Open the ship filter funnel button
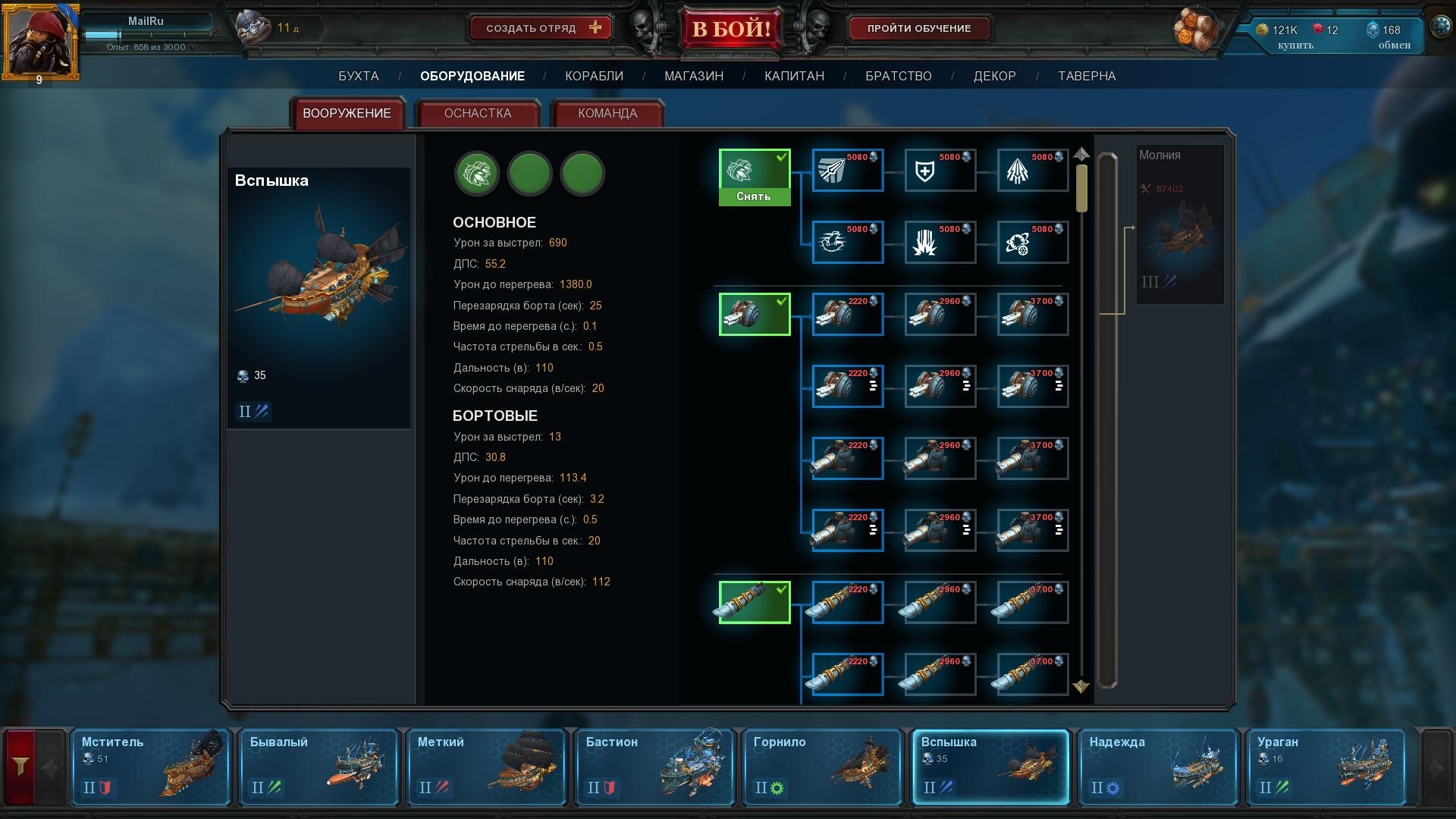The image size is (1456, 819). point(20,767)
